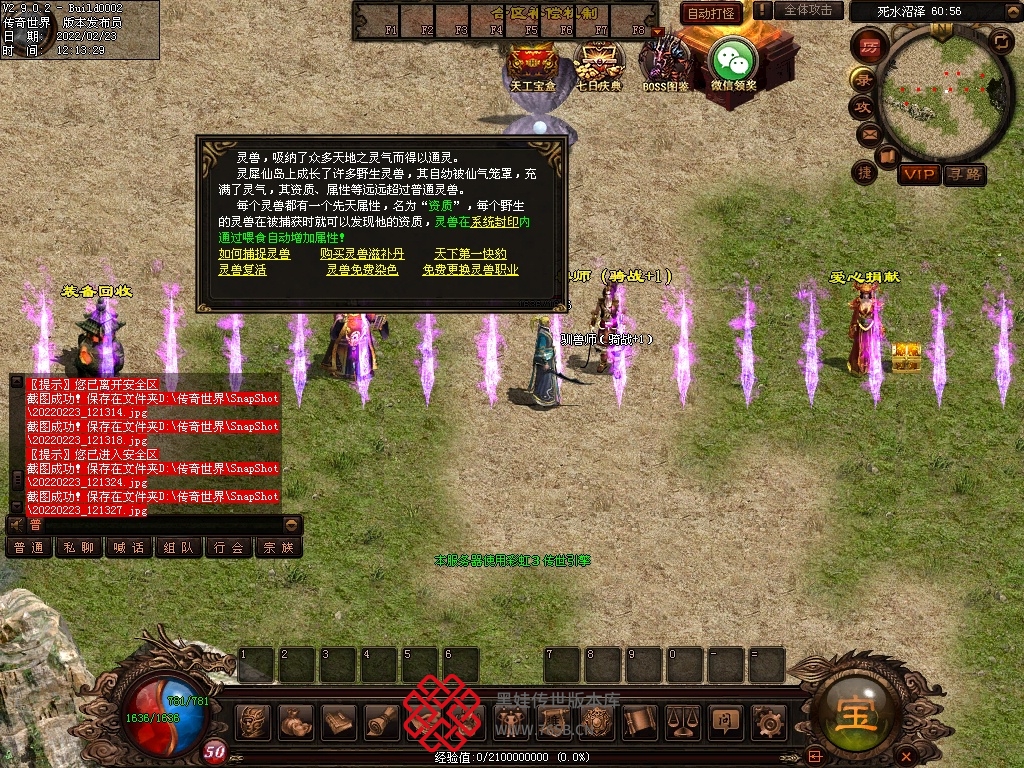Viewport: 1024px width, 768px height.
Task: Open the BOSS图鉴 boss codex
Action: click(x=666, y=60)
